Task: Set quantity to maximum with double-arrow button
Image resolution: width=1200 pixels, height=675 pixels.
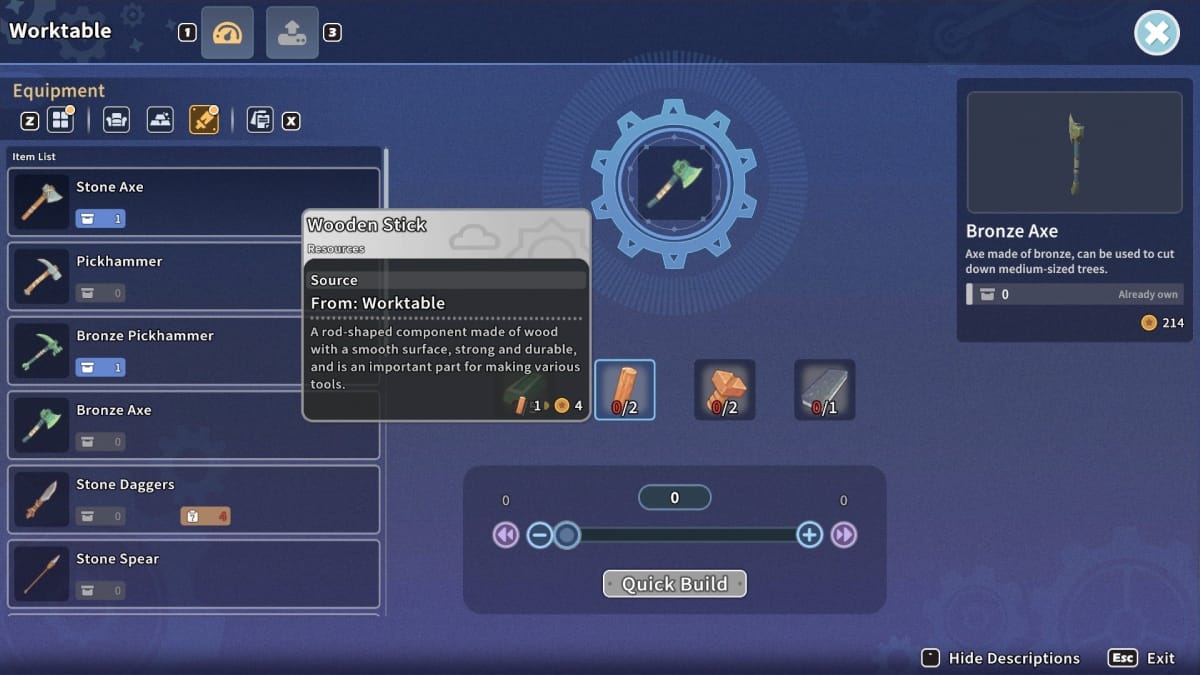Action: [x=844, y=535]
